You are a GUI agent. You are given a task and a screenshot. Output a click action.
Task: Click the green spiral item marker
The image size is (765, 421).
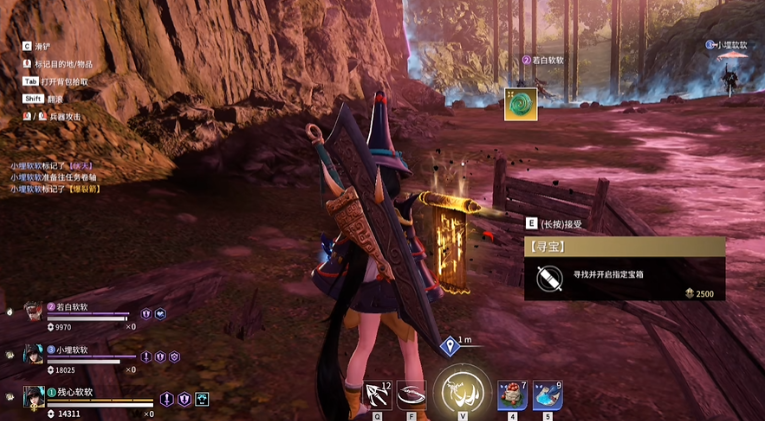(520, 103)
